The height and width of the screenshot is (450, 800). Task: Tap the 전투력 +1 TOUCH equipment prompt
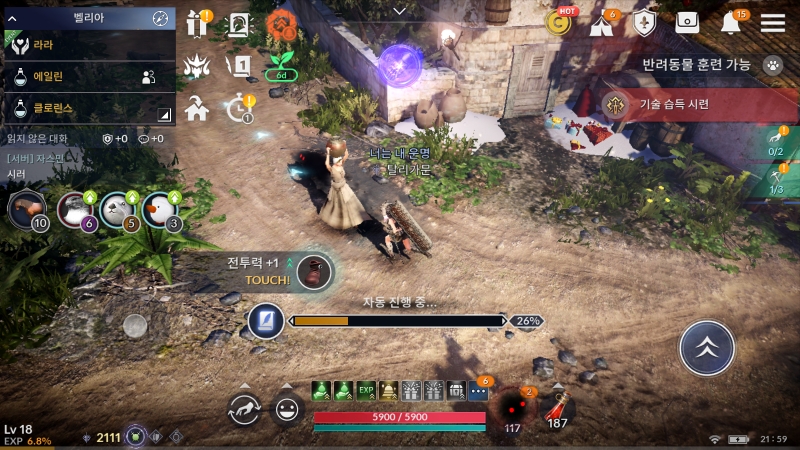[313, 272]
